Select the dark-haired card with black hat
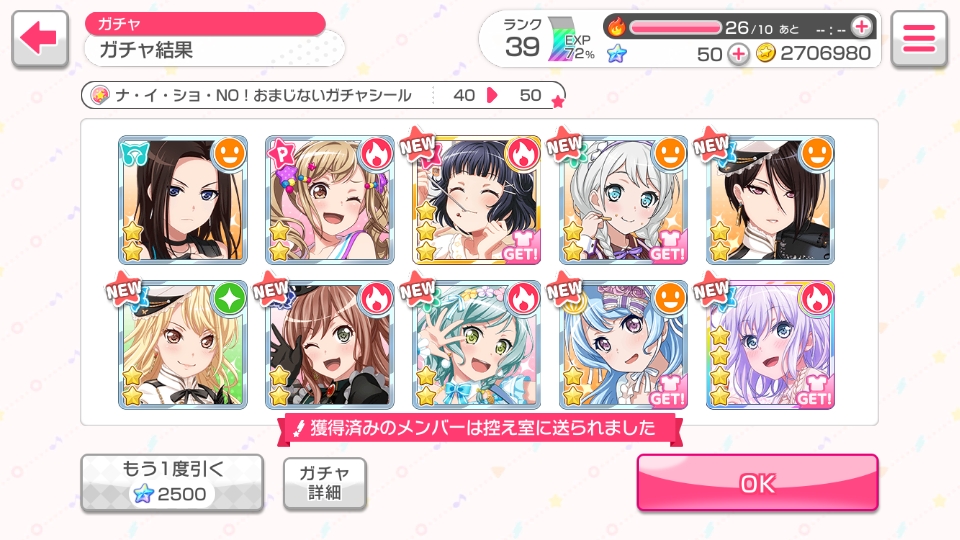960x540 pixels. pyautogui.click(x=770, y=200)
